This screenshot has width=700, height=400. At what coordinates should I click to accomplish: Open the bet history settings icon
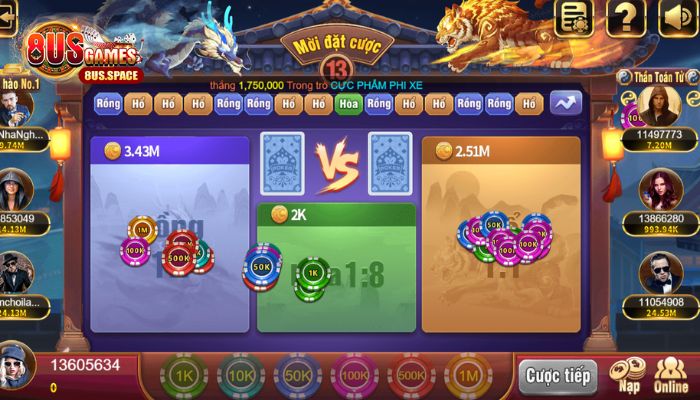click(x=575, y=17)
